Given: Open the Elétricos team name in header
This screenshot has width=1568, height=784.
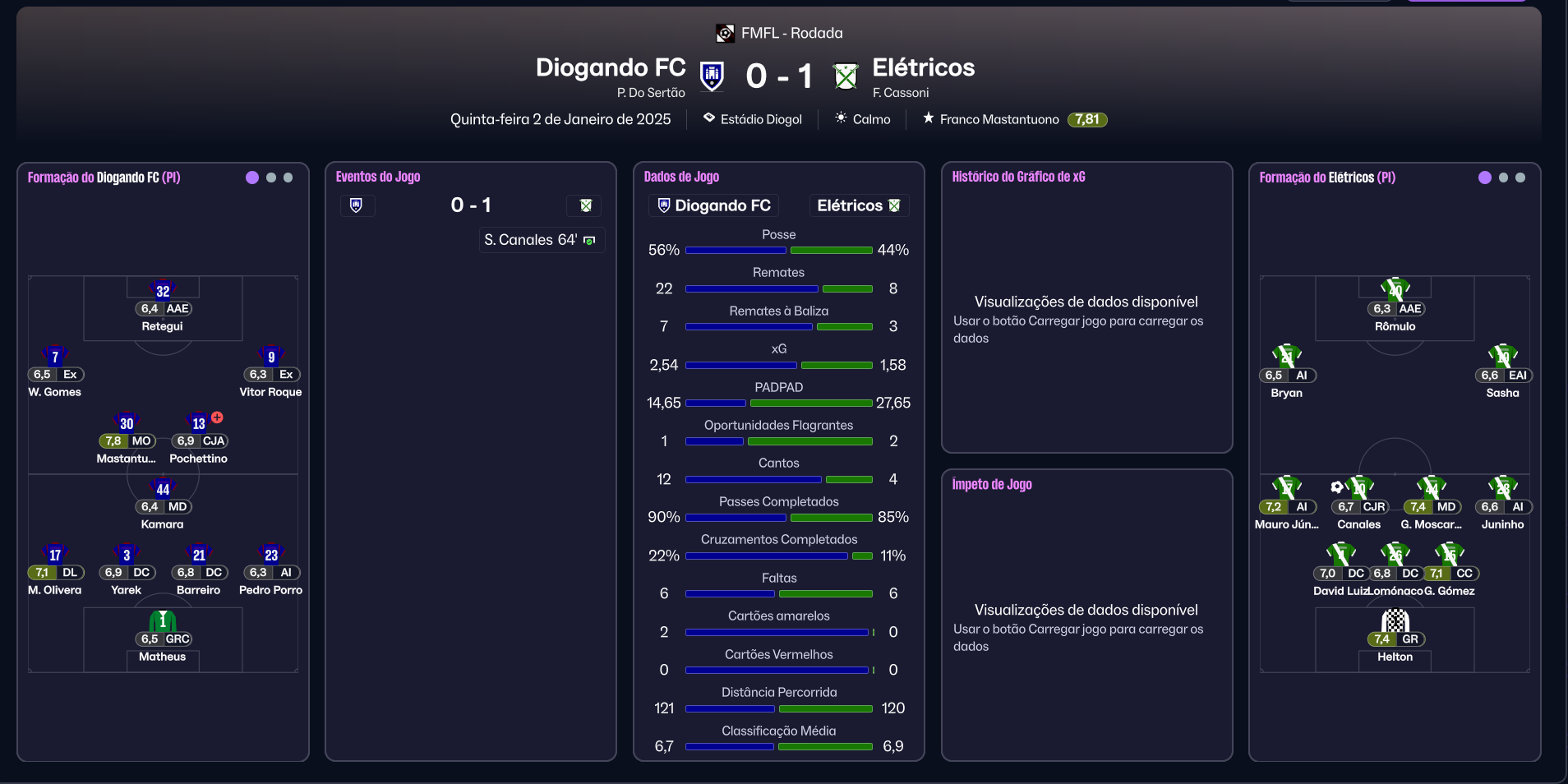Looking at the screenshot, I should (923, 67).
